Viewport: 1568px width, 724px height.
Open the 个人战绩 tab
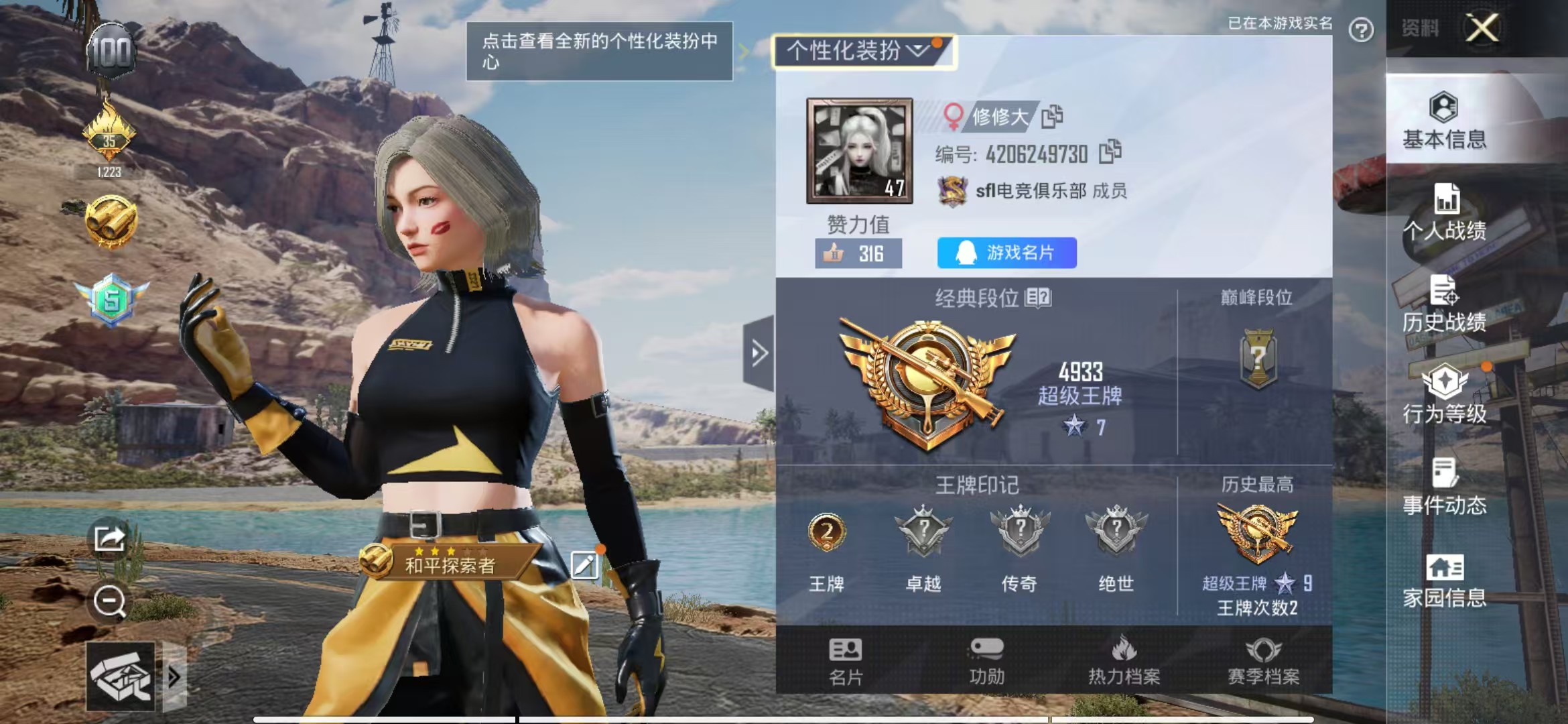pos(1444,212)
